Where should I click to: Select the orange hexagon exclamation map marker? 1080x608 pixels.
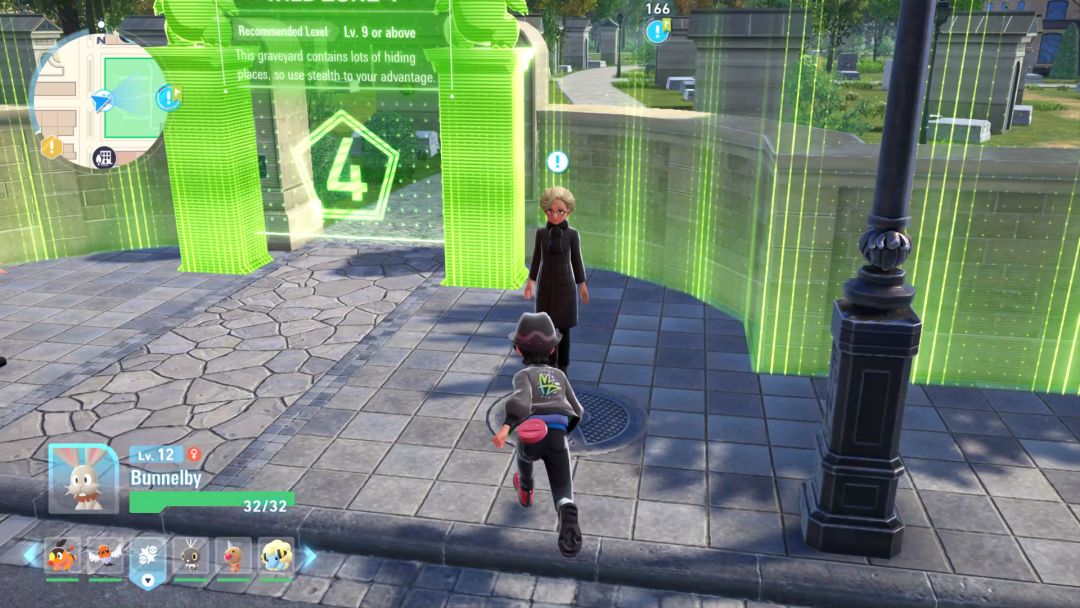click(x=51, y=148)
